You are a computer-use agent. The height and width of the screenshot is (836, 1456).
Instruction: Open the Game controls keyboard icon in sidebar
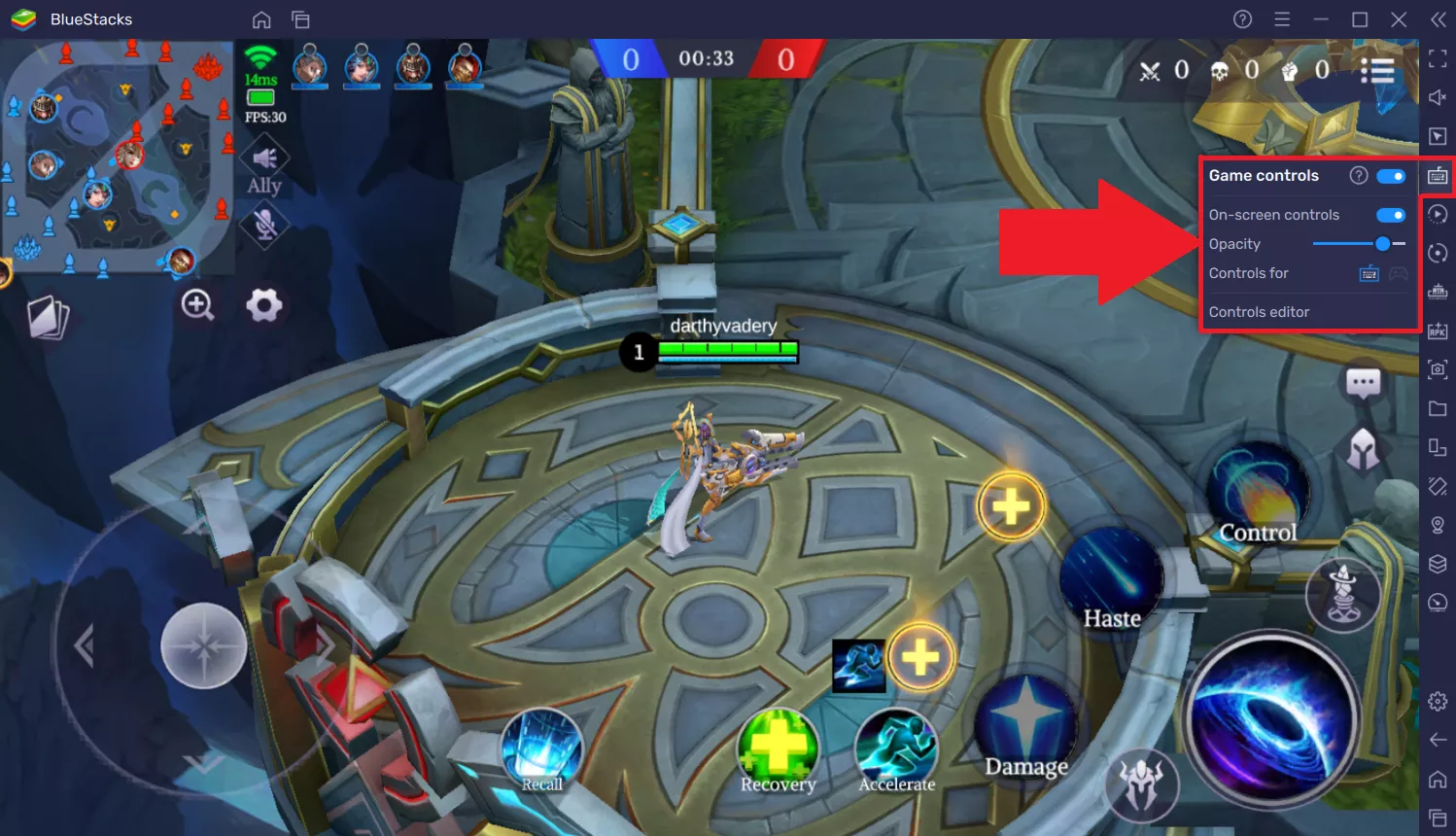coord(1438,176)
